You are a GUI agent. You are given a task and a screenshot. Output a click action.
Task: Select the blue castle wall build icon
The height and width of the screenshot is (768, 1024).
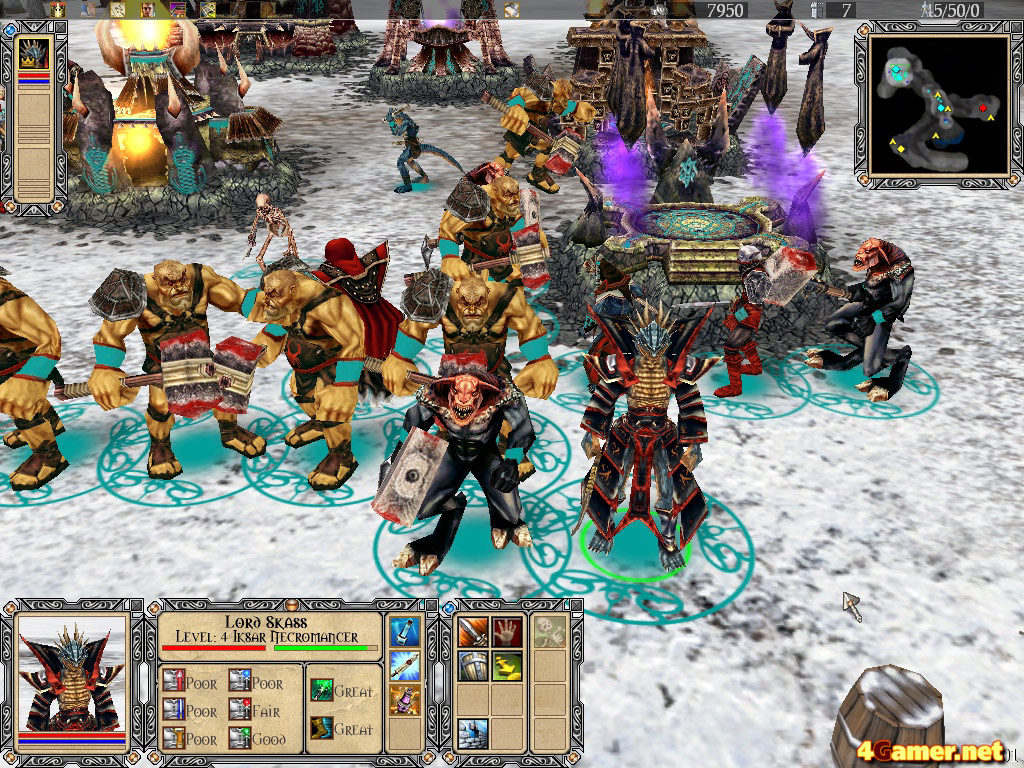tap(472, 733)
